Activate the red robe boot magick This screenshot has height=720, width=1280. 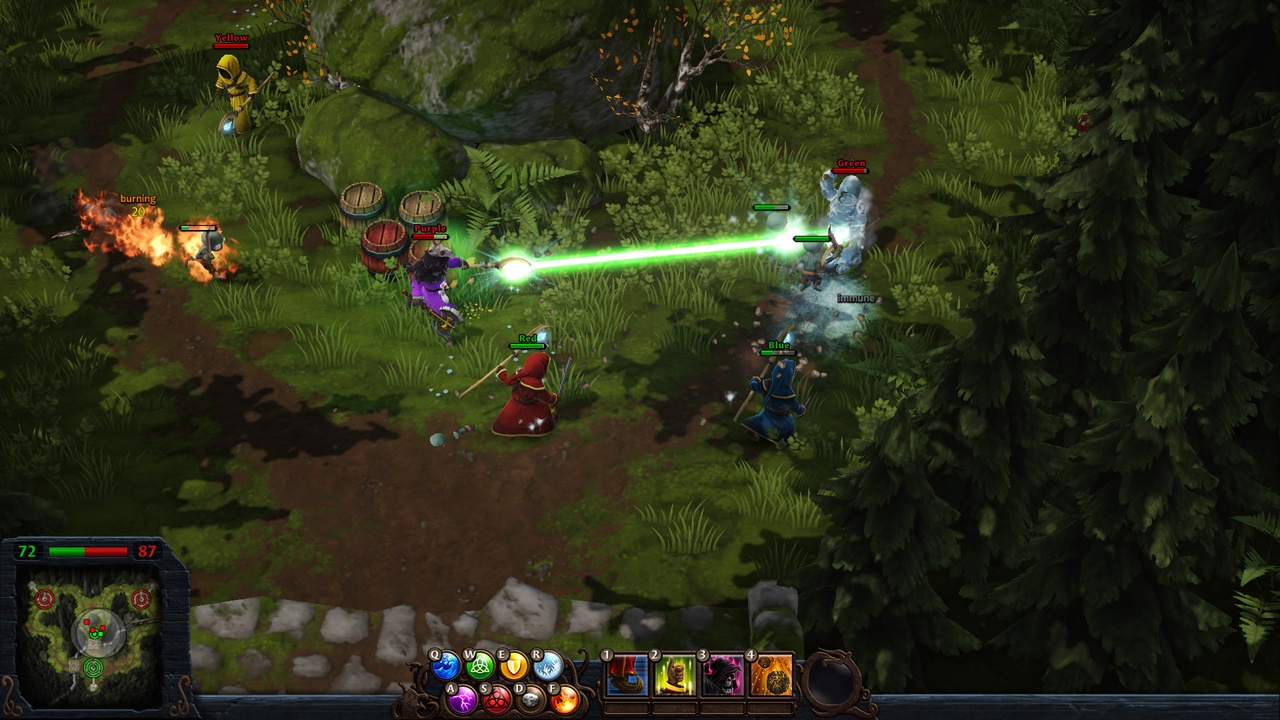click(x=627, y=676)
